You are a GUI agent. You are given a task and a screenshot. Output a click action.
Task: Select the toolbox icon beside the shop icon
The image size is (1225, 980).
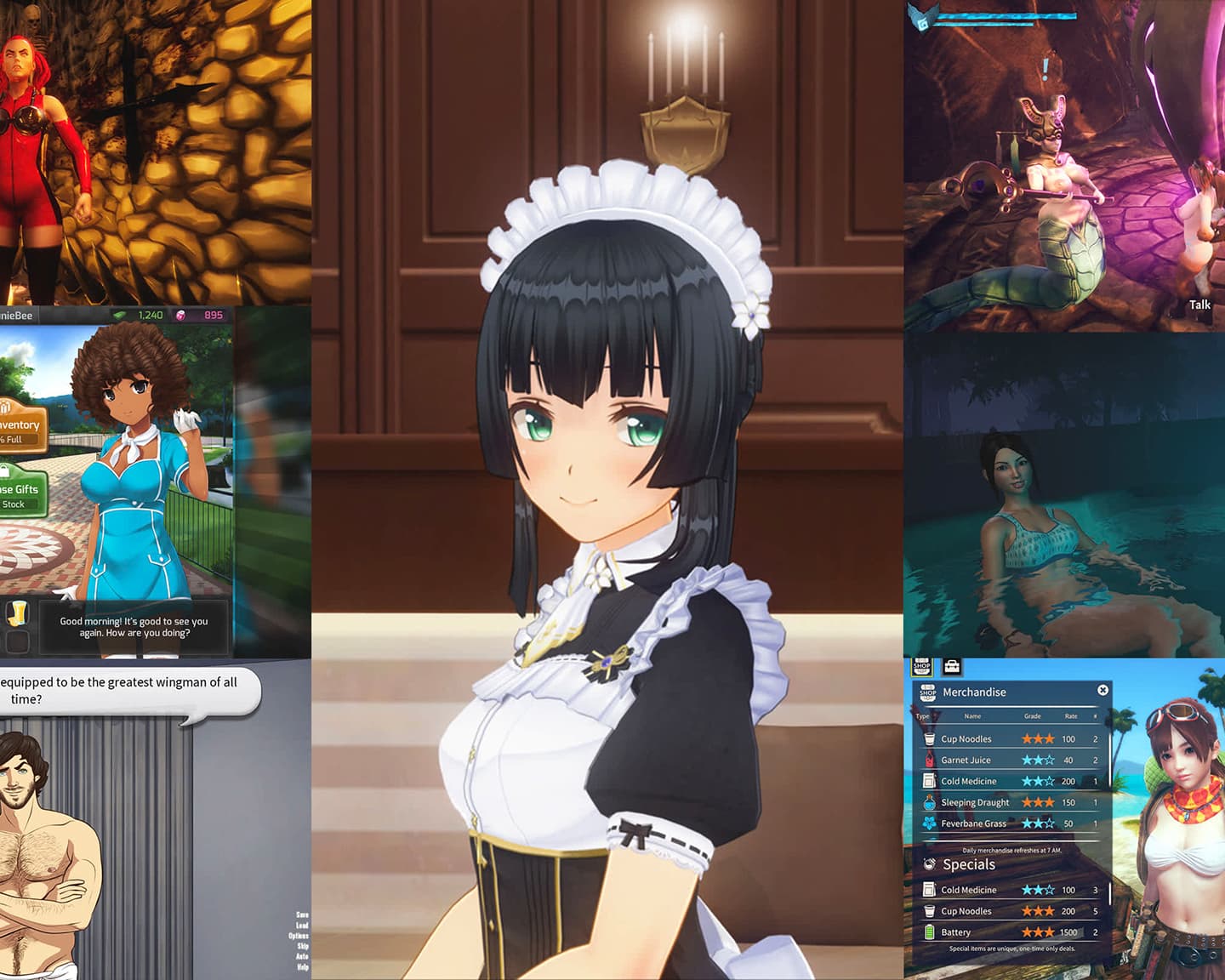[952, 666]
